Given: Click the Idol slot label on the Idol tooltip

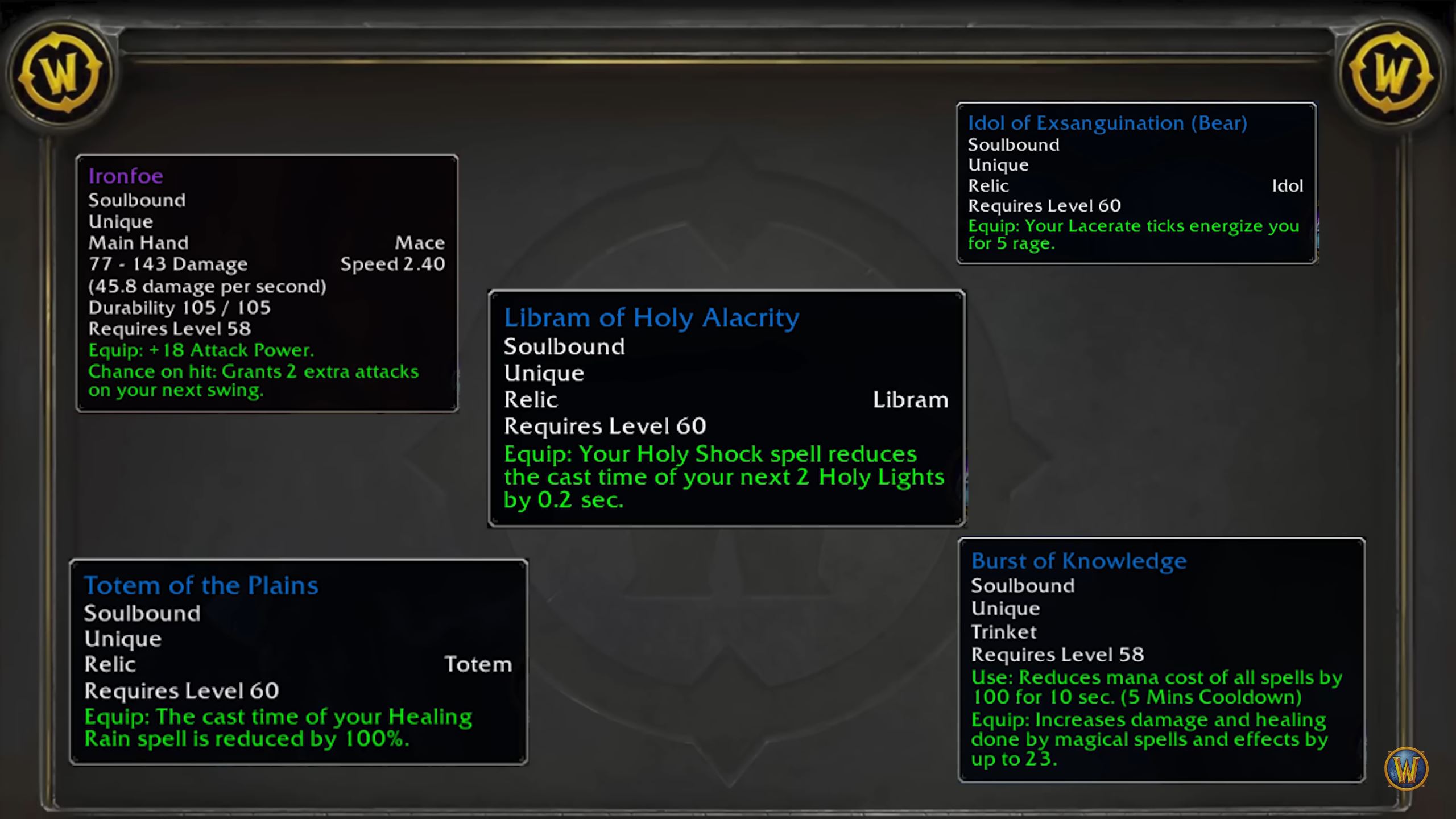Looking at the screenshot, I should coord(1288,185).
